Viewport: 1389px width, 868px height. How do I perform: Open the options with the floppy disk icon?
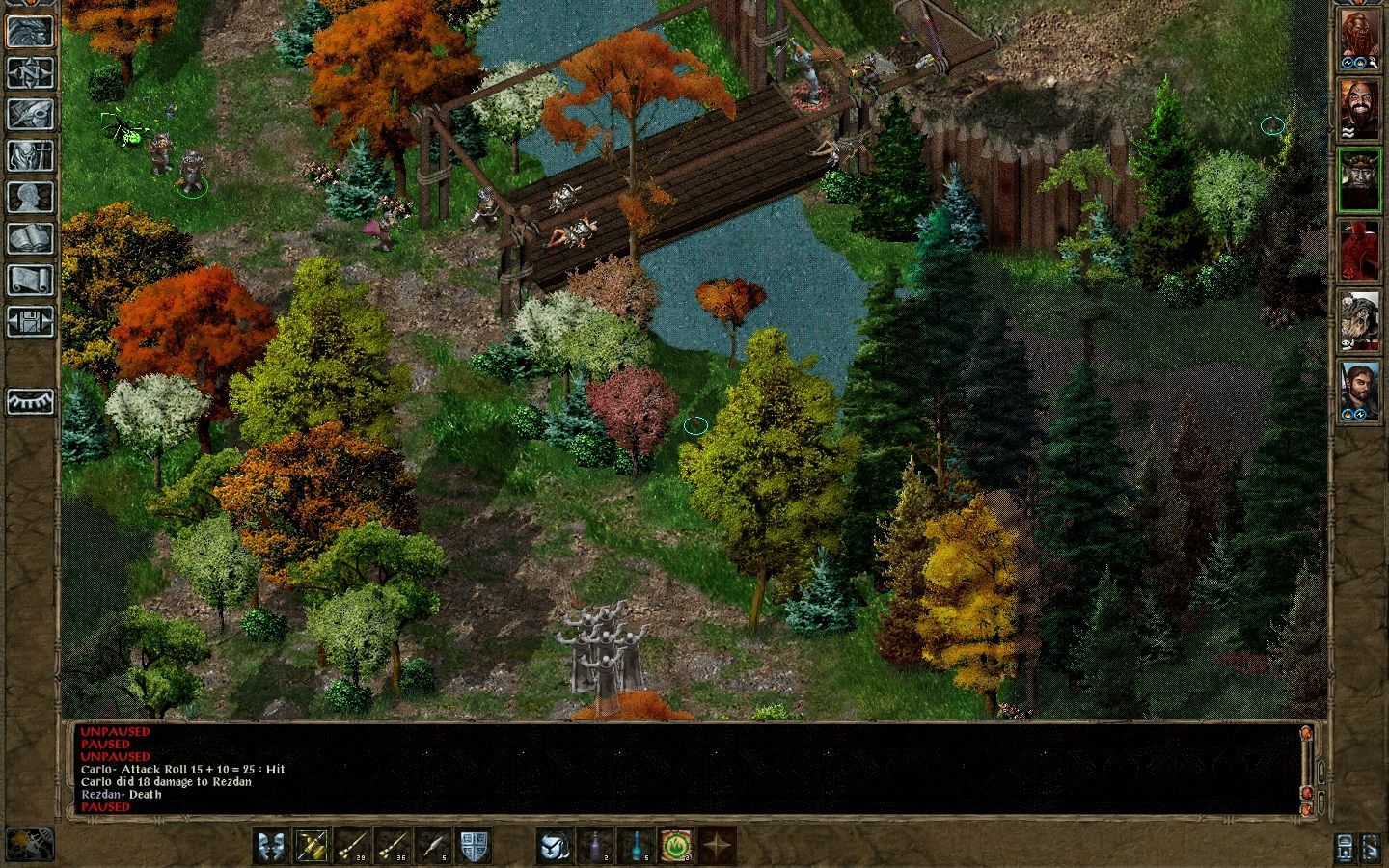(x=30, y=321)
